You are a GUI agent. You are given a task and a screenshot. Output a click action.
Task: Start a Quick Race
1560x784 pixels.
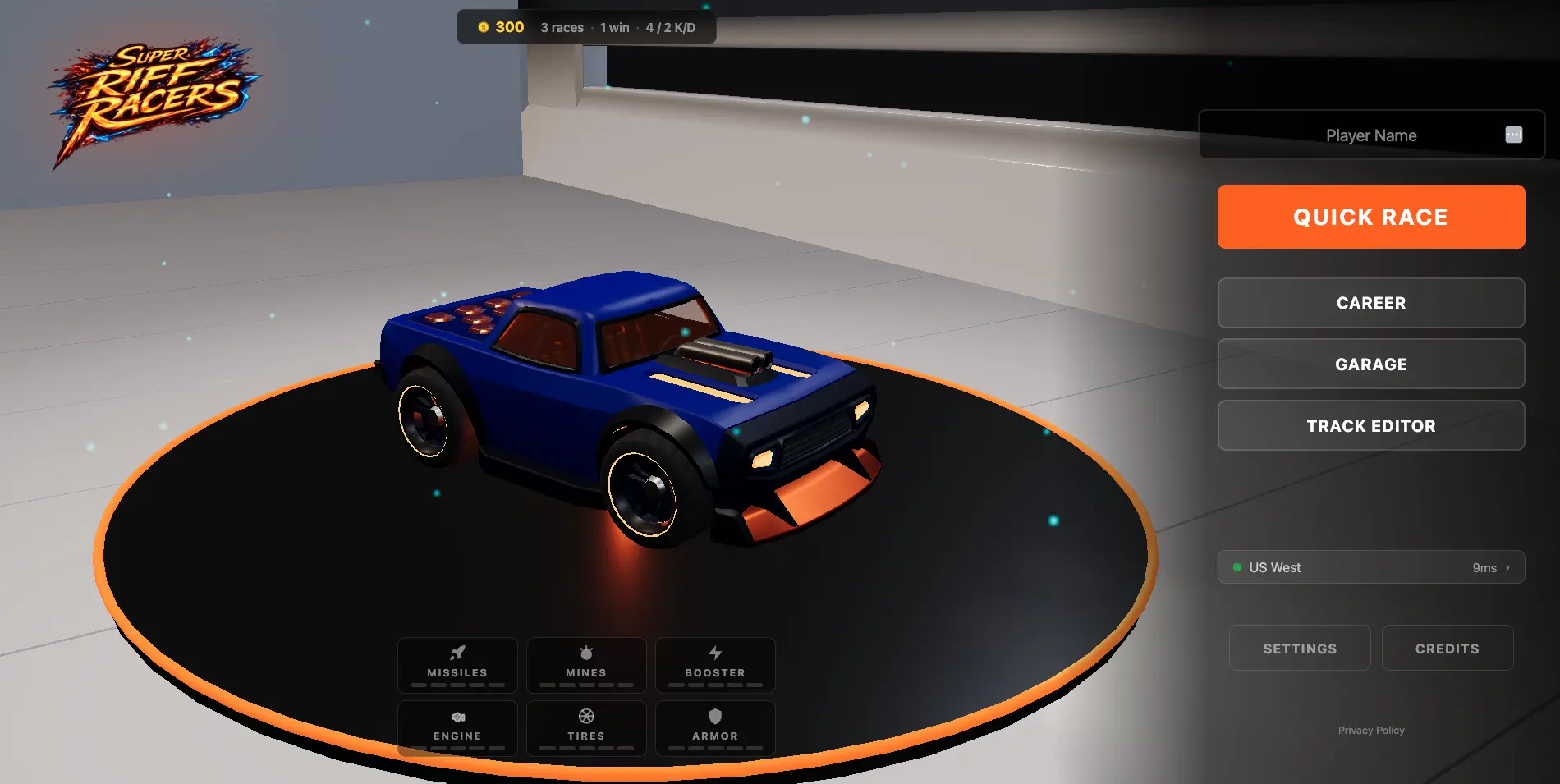(x=1370, y=216)
